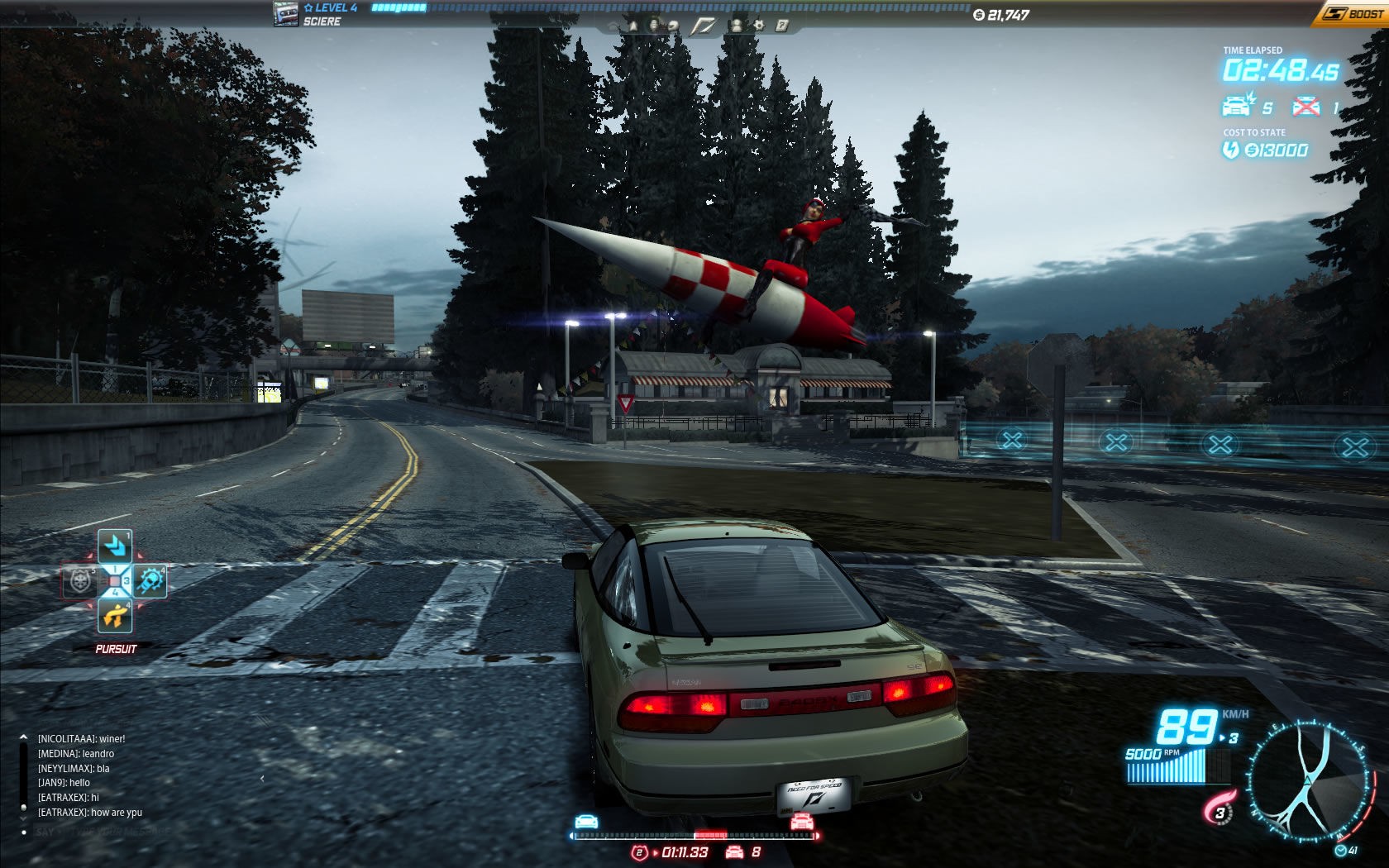This screenshot has width=1389, height=868.
Task: Open the friends silhouette icon in top bar
Action: [x=736, y=26]
